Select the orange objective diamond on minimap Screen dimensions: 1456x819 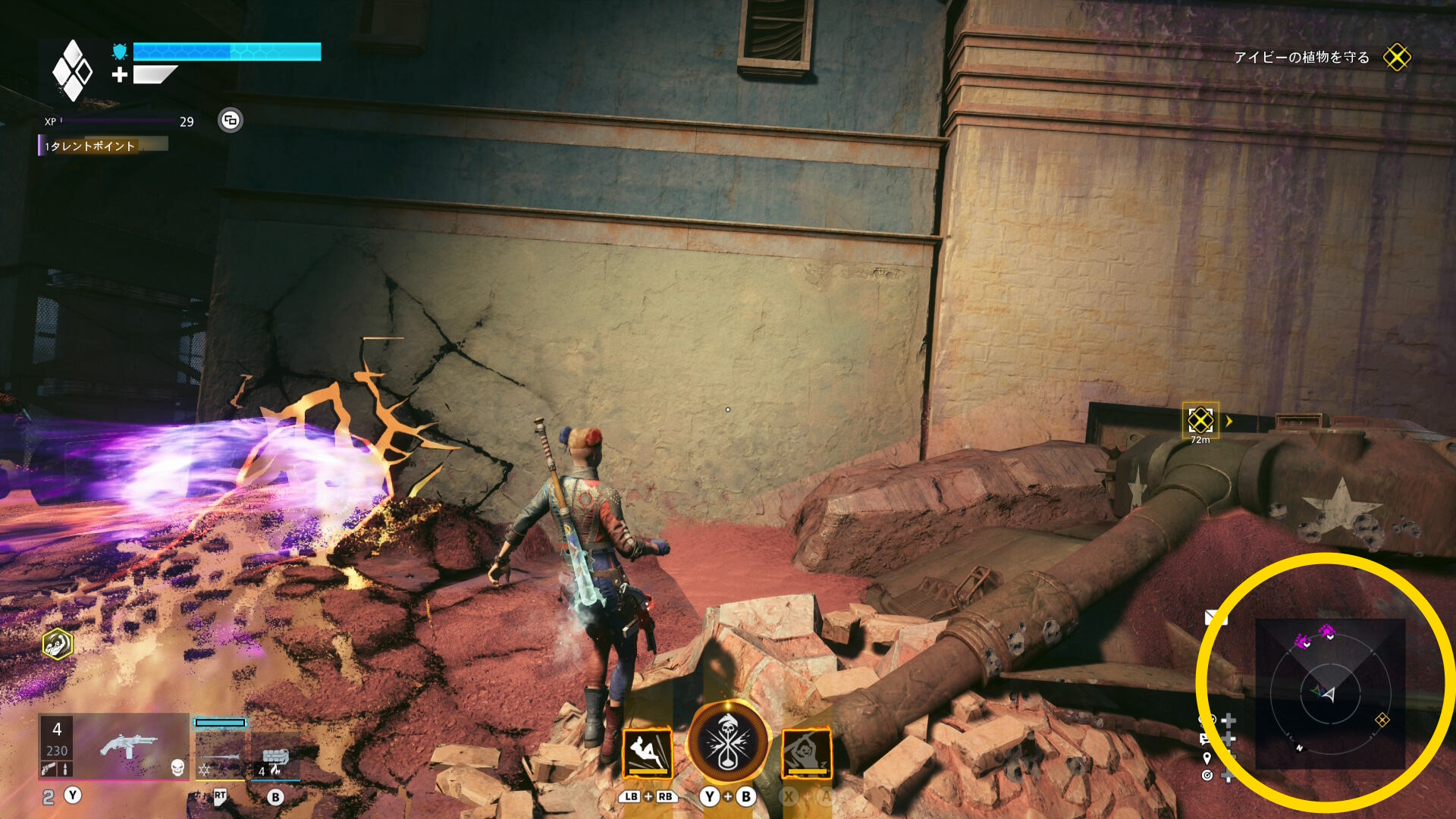click(1382, 720)
